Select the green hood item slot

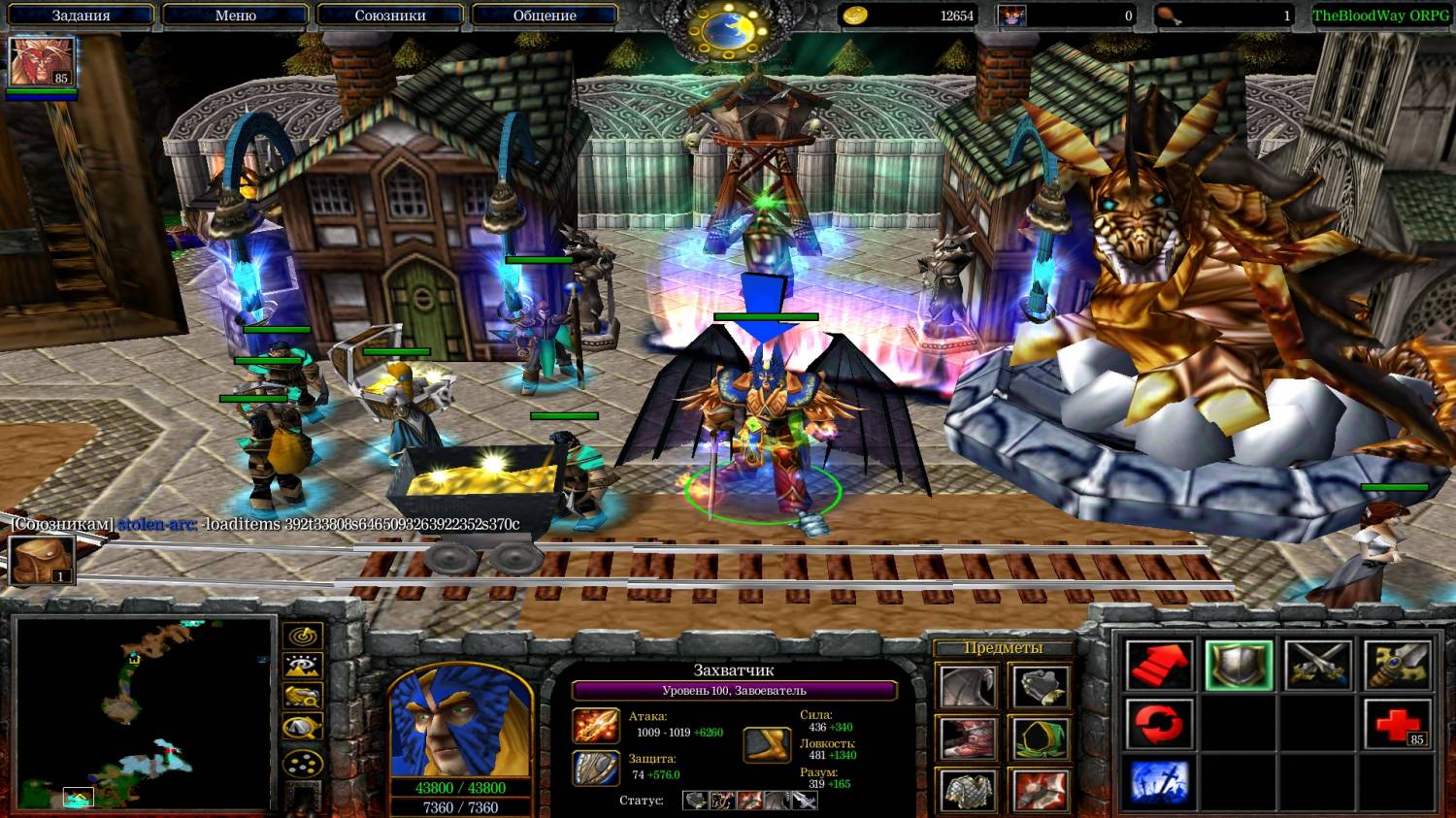point(1041,739)
